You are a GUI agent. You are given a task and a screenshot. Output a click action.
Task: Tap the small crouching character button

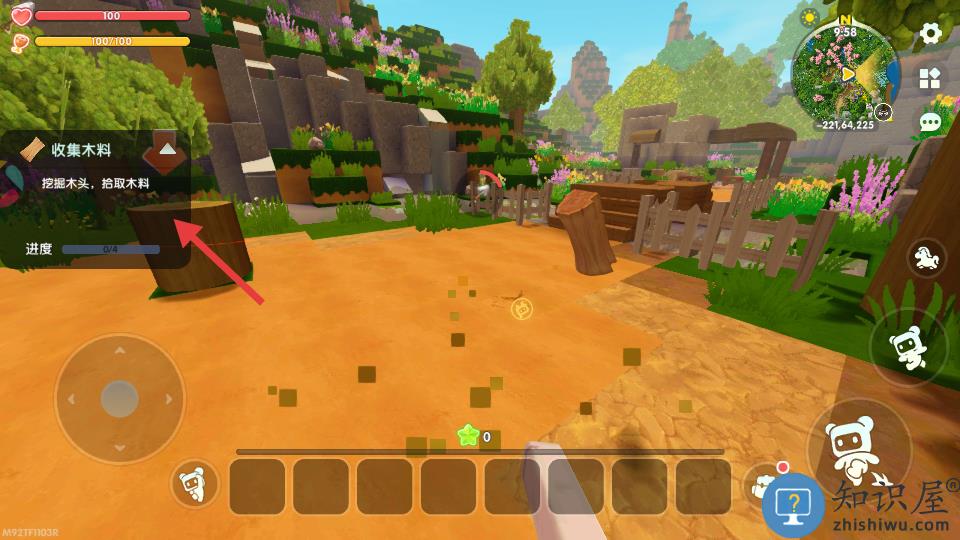(907, 347)
